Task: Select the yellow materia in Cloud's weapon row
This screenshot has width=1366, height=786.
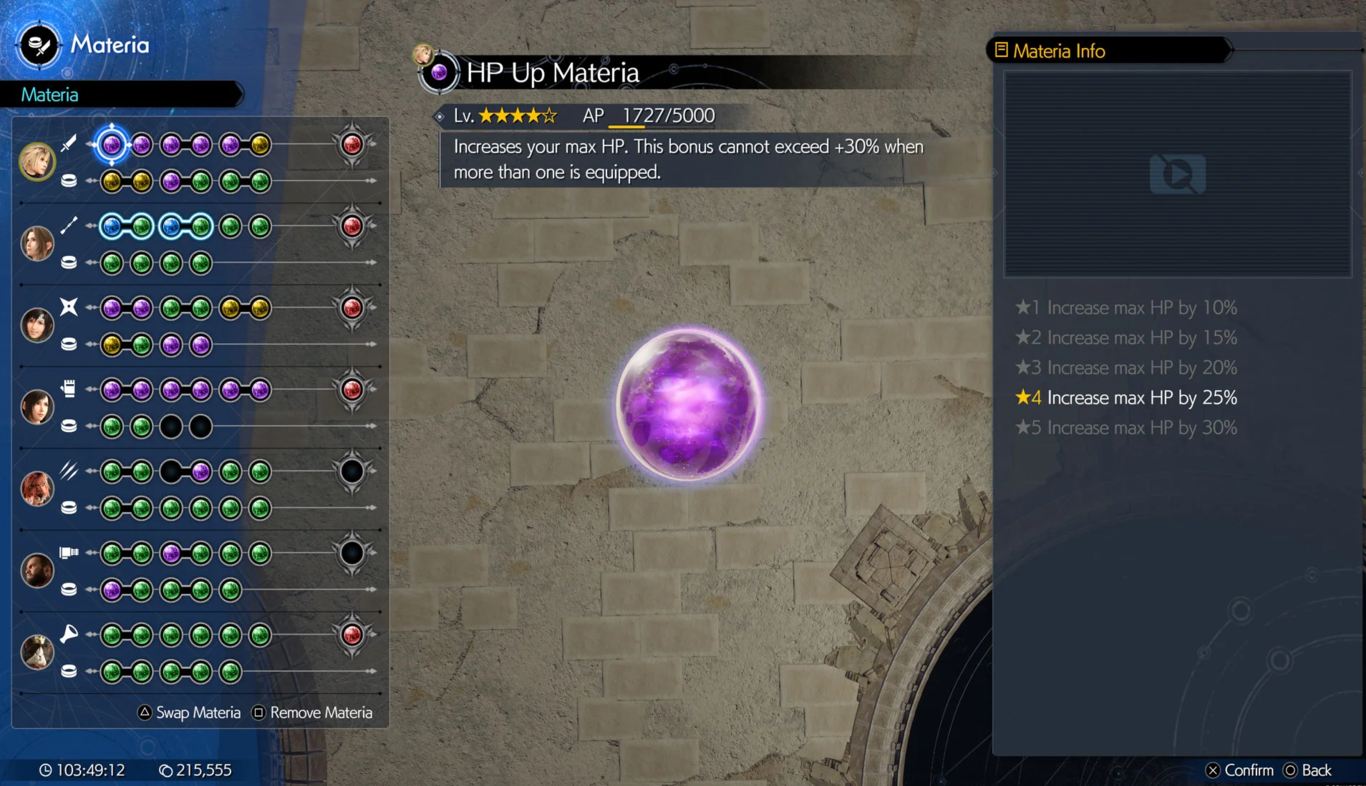Action: click(260, 145)
